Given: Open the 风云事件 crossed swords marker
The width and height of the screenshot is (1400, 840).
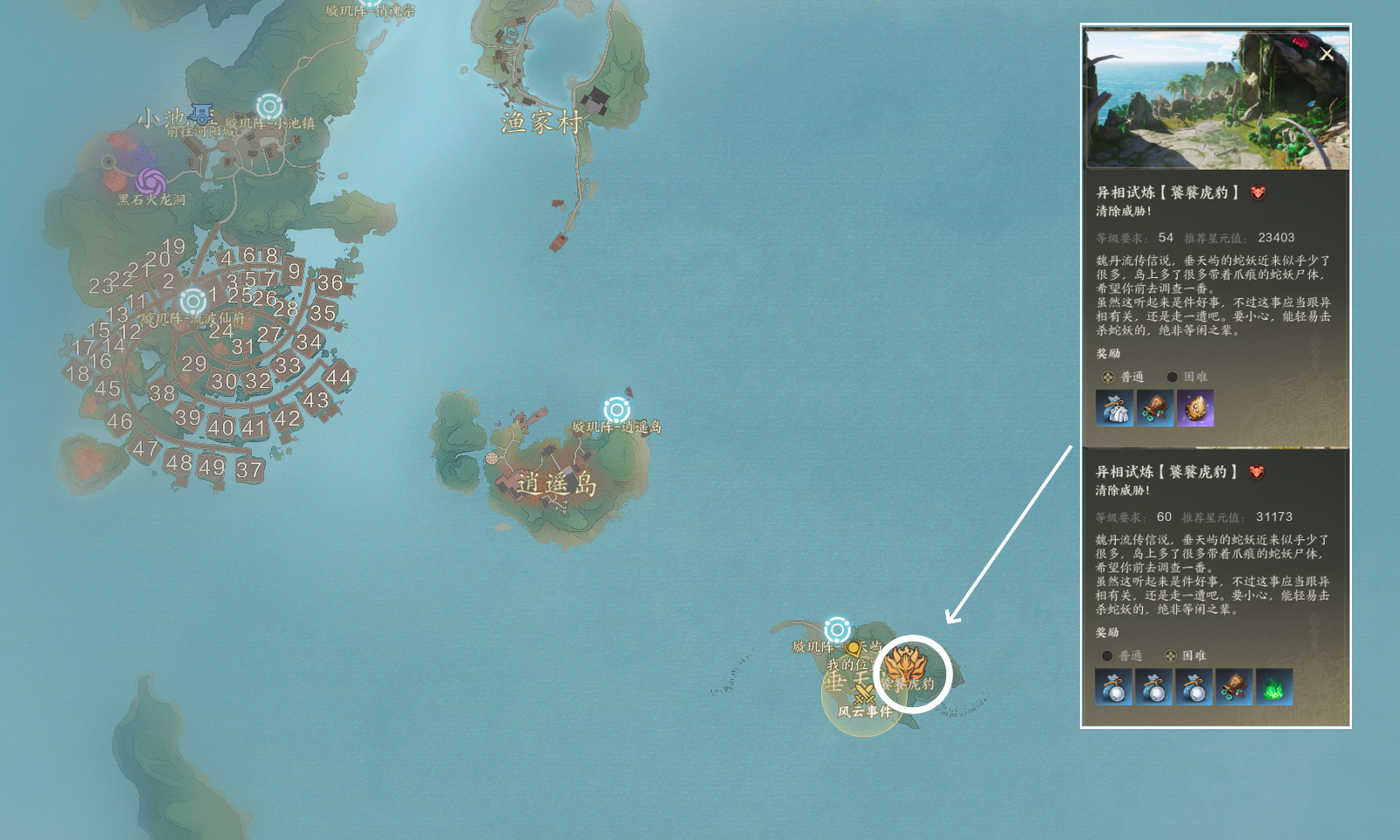Looking at the screenshot, I should [864, 696].
